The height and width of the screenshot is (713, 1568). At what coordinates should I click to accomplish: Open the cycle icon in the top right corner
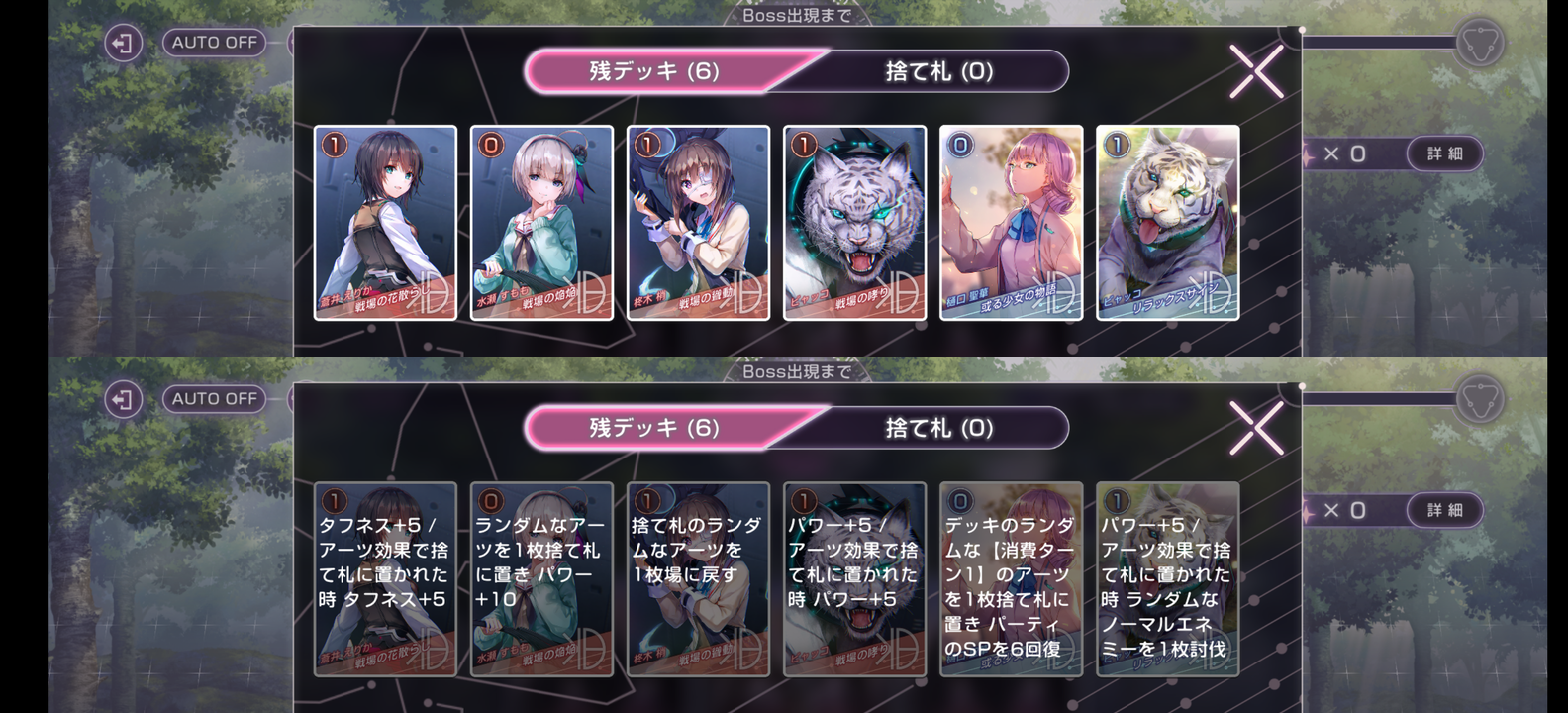[x=1479, y=44]
